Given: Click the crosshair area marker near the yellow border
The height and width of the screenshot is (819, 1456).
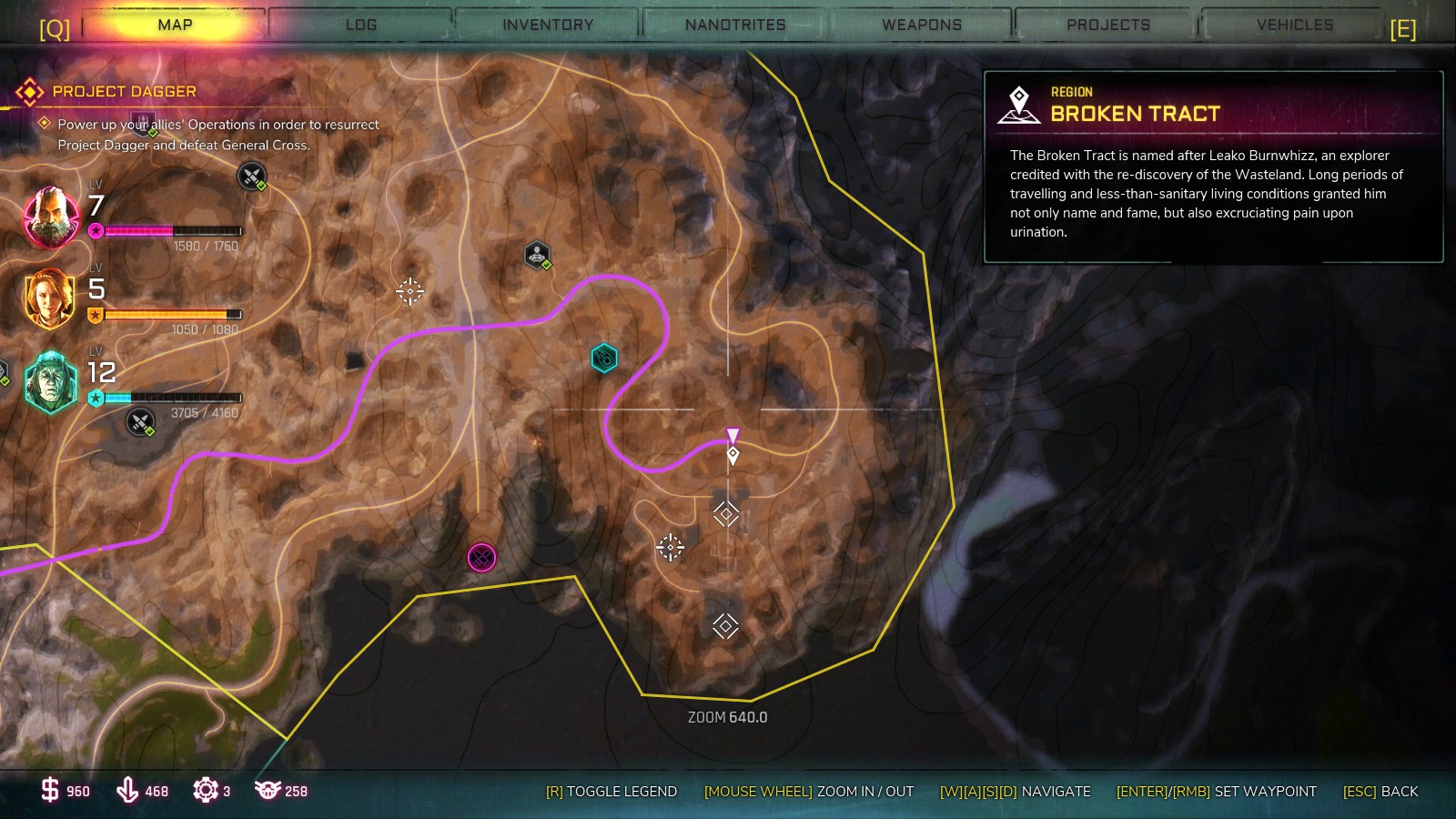Looking at the screenshot, I should [x=671, y=545].
